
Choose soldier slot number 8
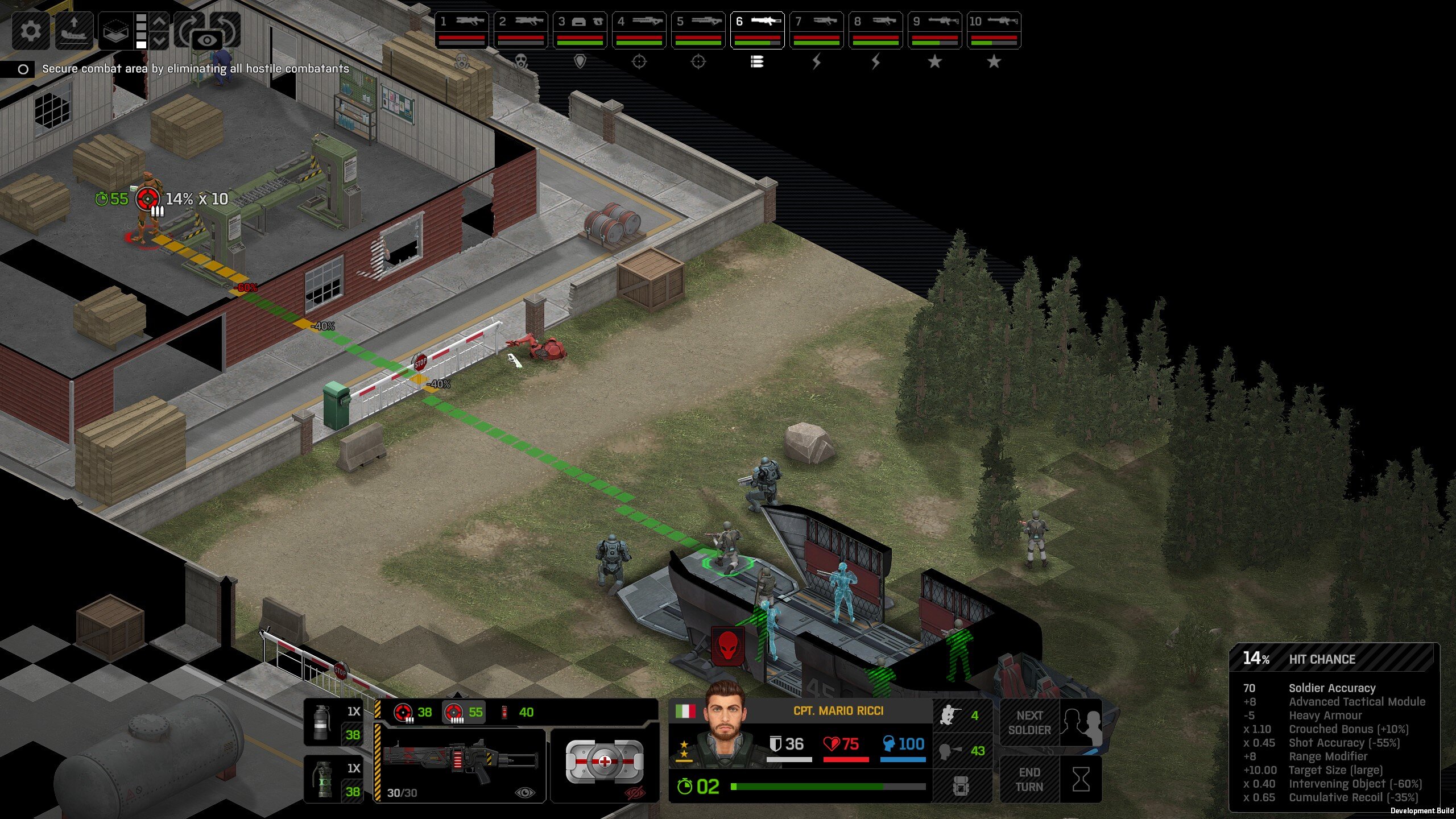coord(875,30)
